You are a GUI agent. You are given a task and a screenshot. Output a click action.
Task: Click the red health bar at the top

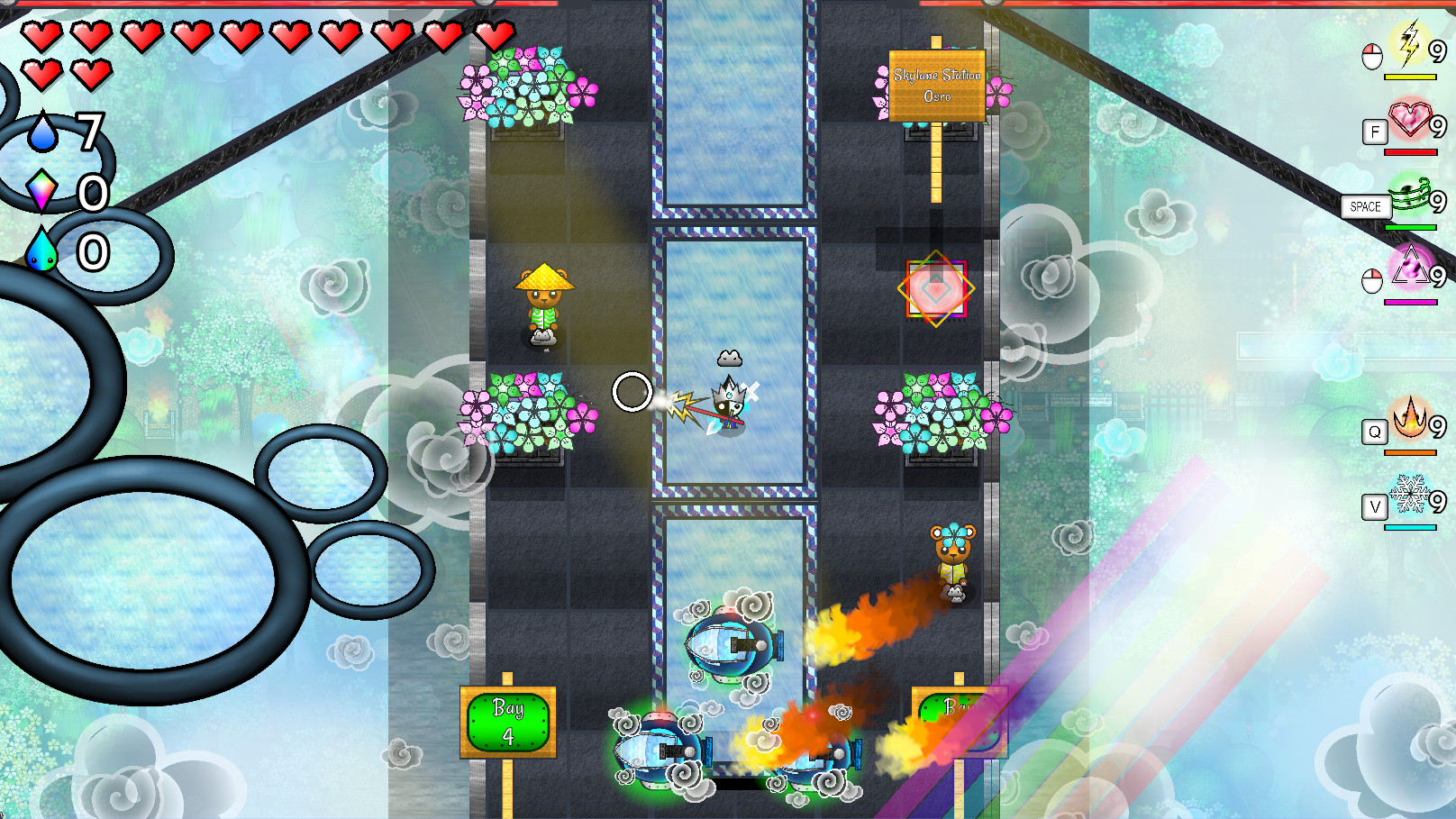coord(270,5)
